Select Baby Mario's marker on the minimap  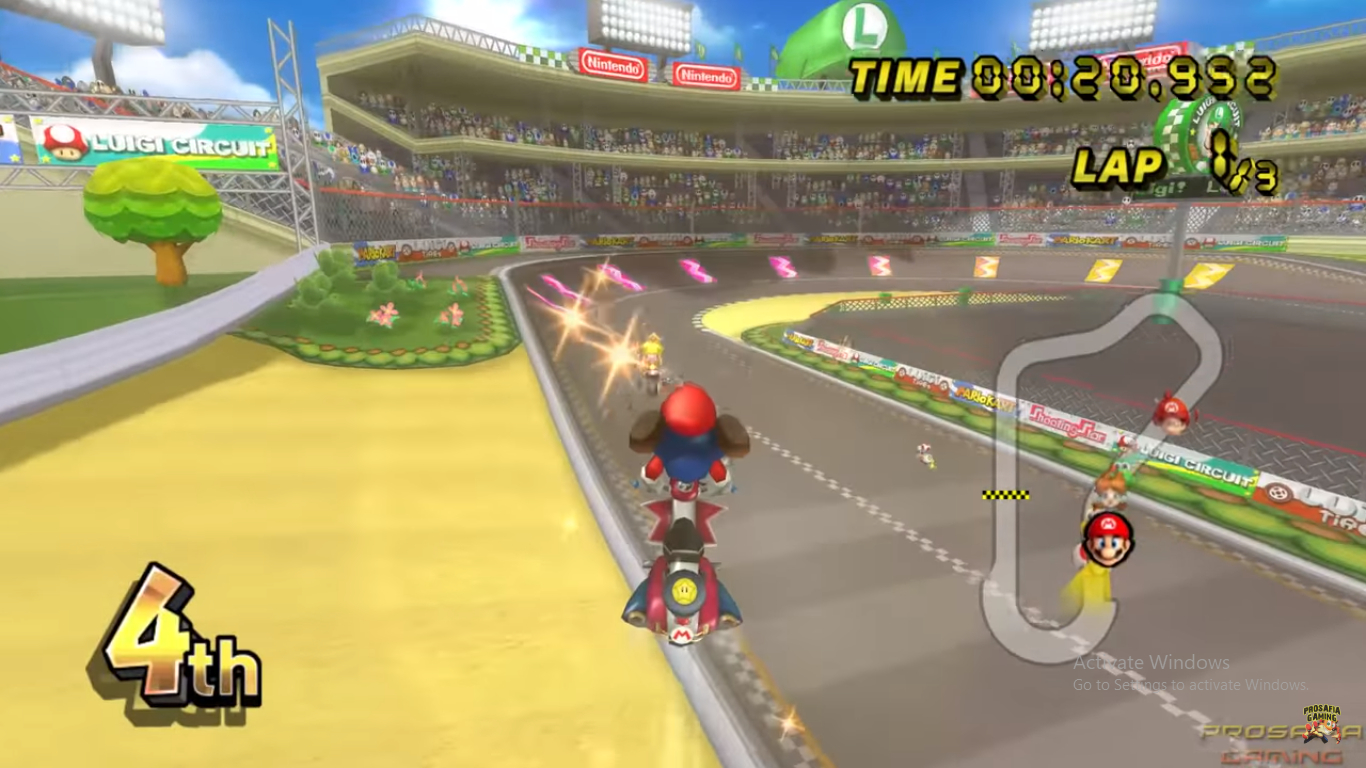coord(1171,413)
